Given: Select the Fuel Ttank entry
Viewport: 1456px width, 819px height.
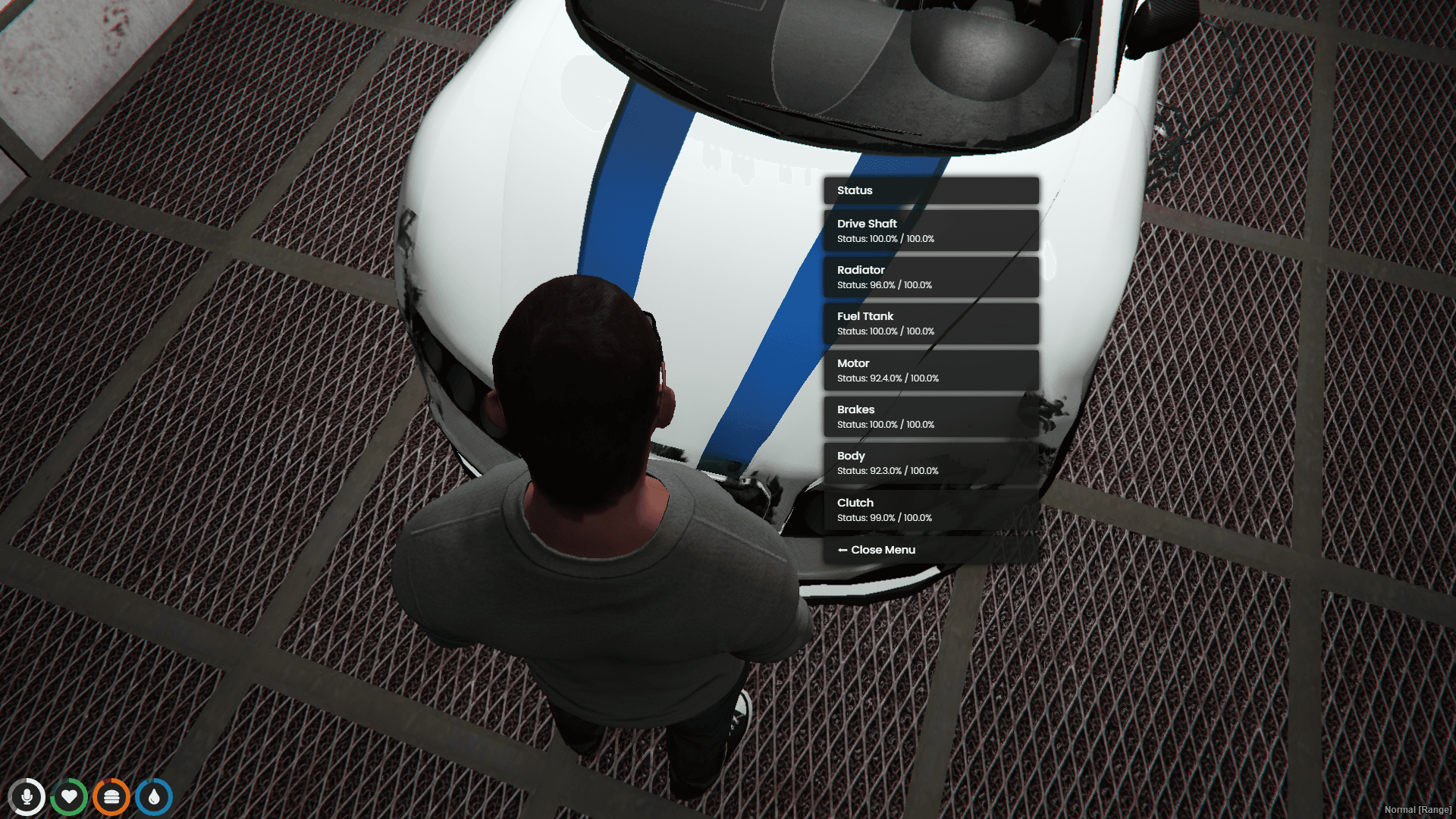Looking at the screenshot, I should (x=930, y=323).
